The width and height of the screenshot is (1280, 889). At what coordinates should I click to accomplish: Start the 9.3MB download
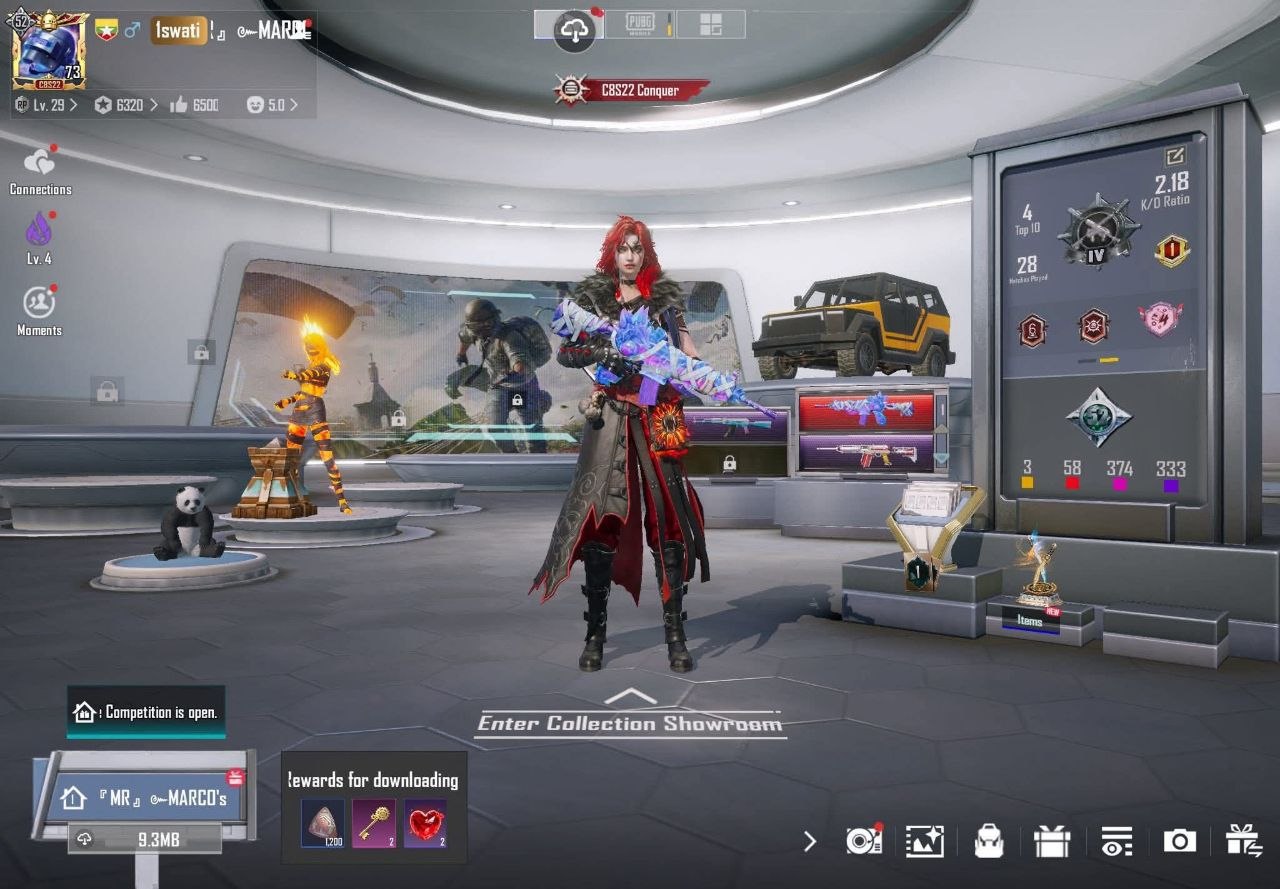146,840
